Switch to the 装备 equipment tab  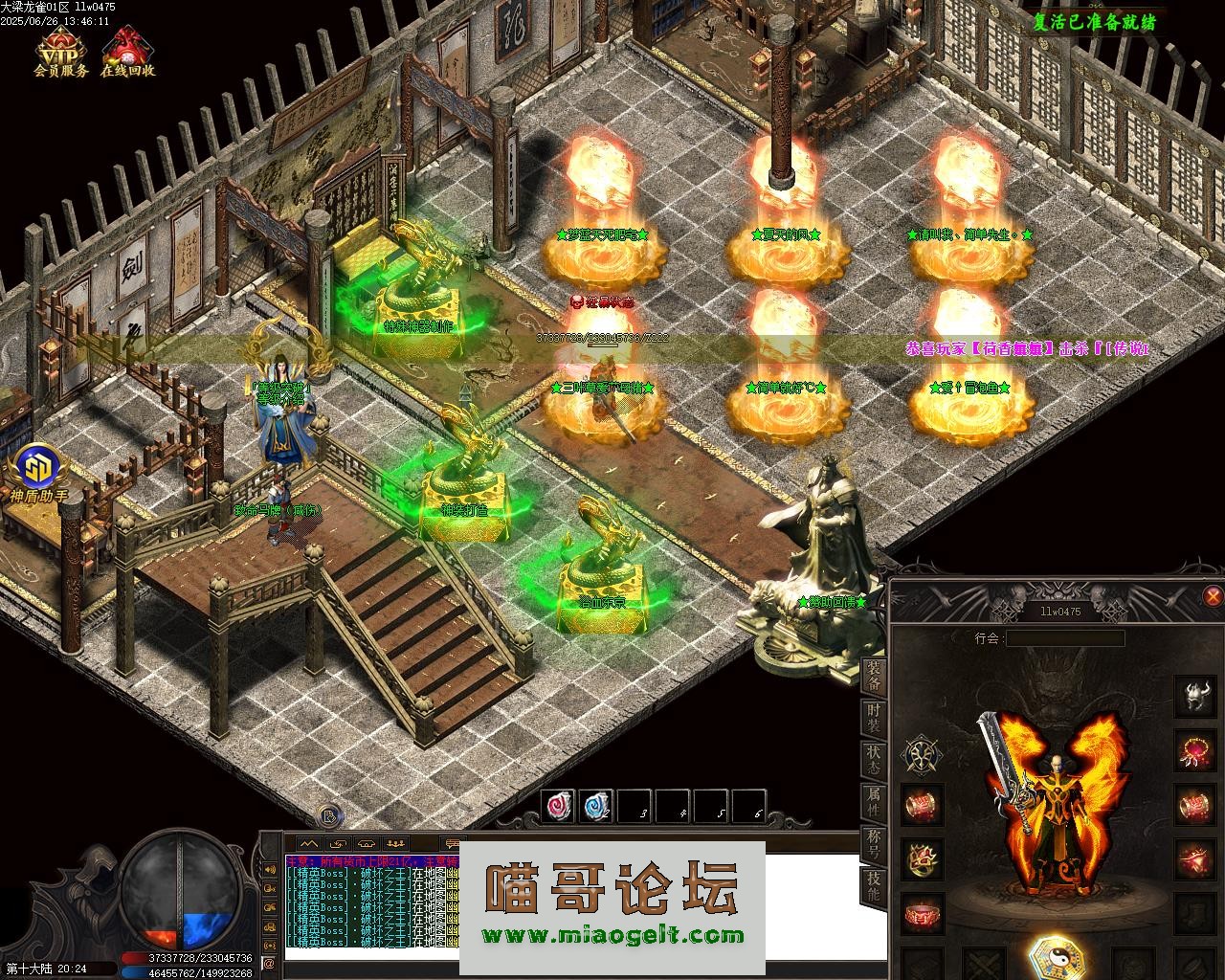click(874, 678)
